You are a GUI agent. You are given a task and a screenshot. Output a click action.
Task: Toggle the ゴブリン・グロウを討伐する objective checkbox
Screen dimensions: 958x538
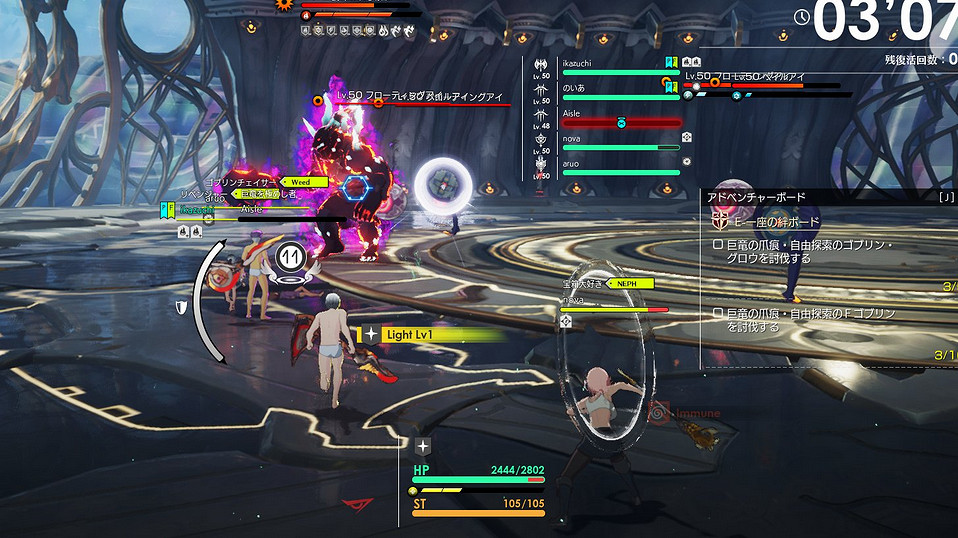click(x=718, y=245)
